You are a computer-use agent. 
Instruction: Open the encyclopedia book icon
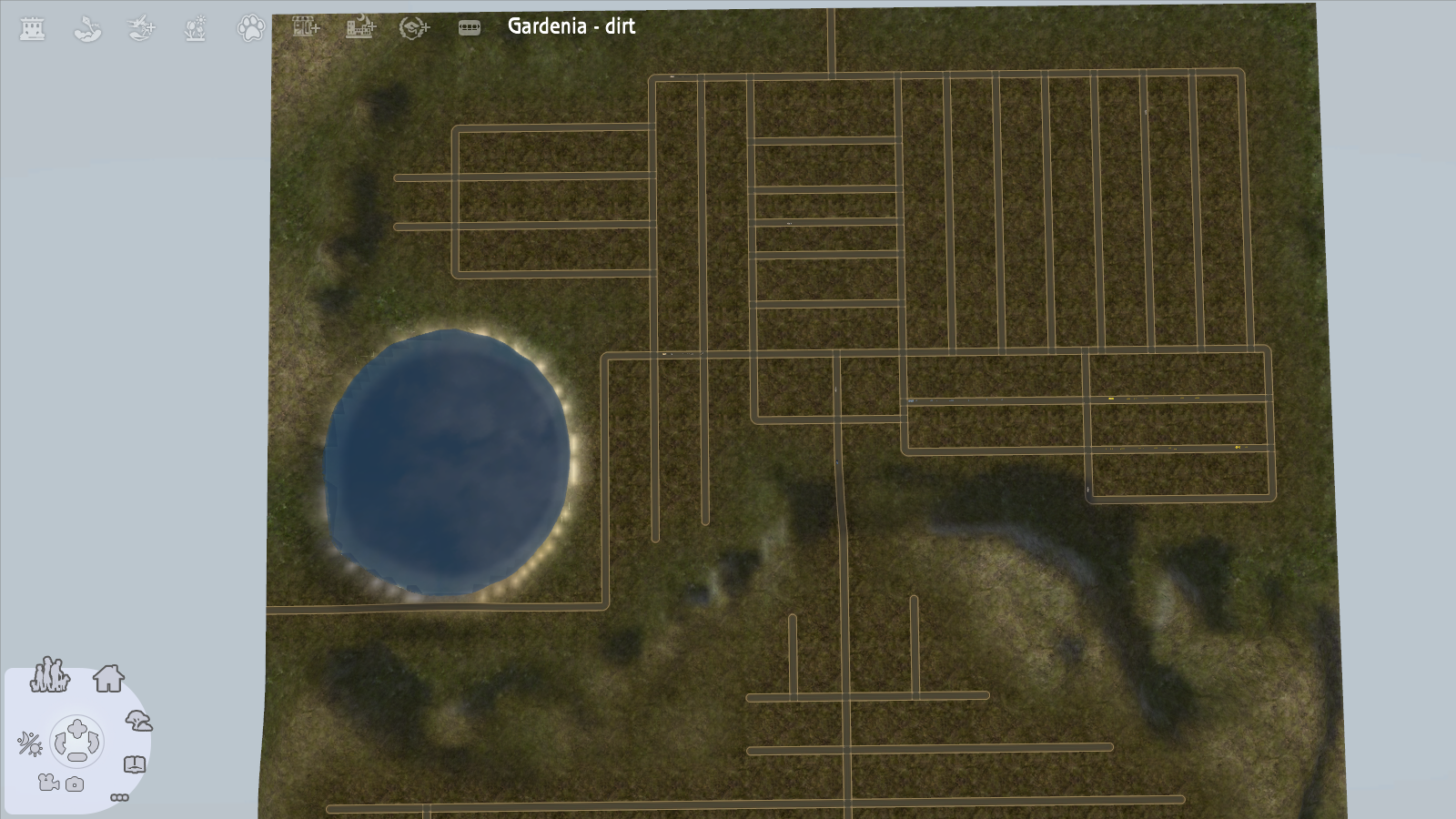coord(135,763)
